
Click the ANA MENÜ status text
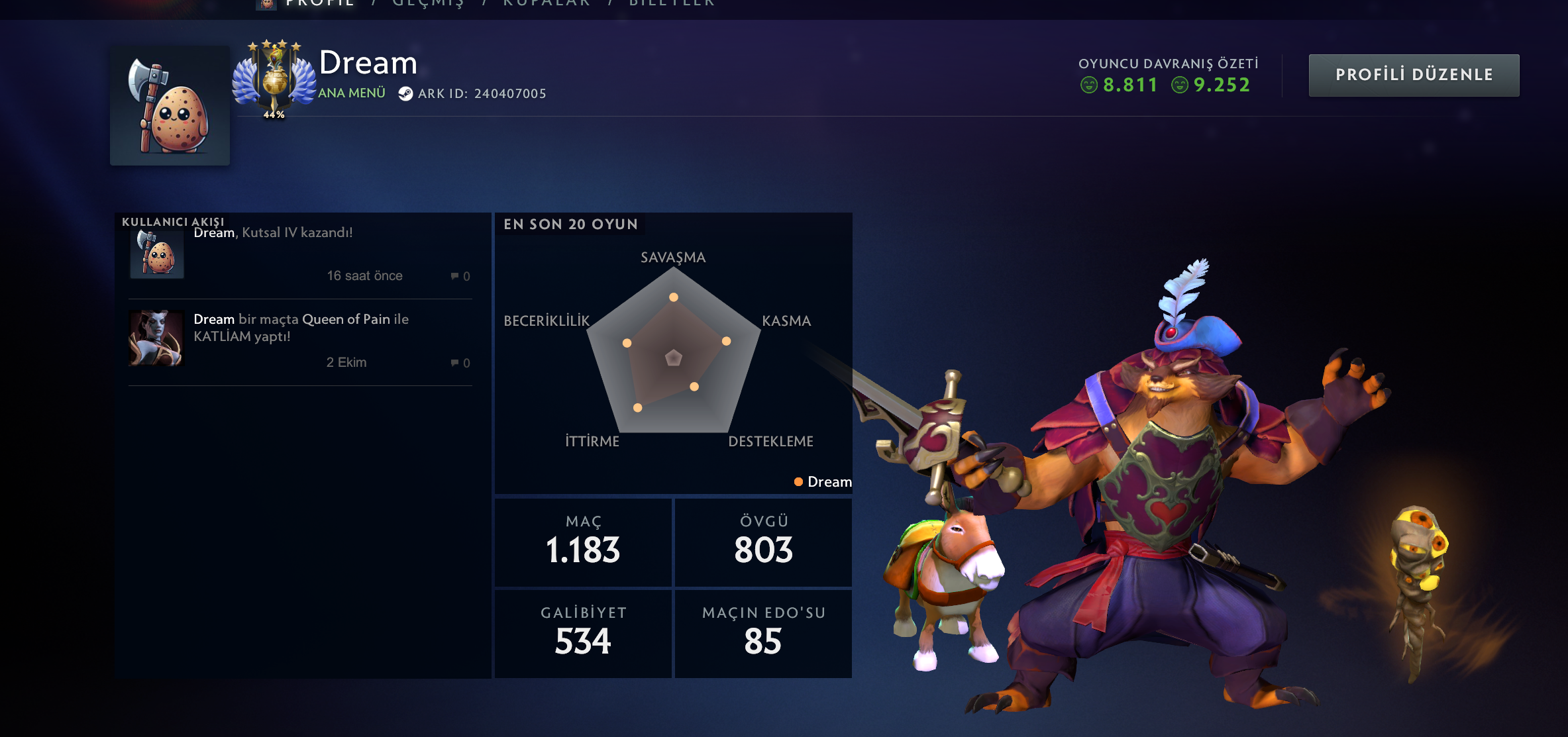click(x=352, y=93)
